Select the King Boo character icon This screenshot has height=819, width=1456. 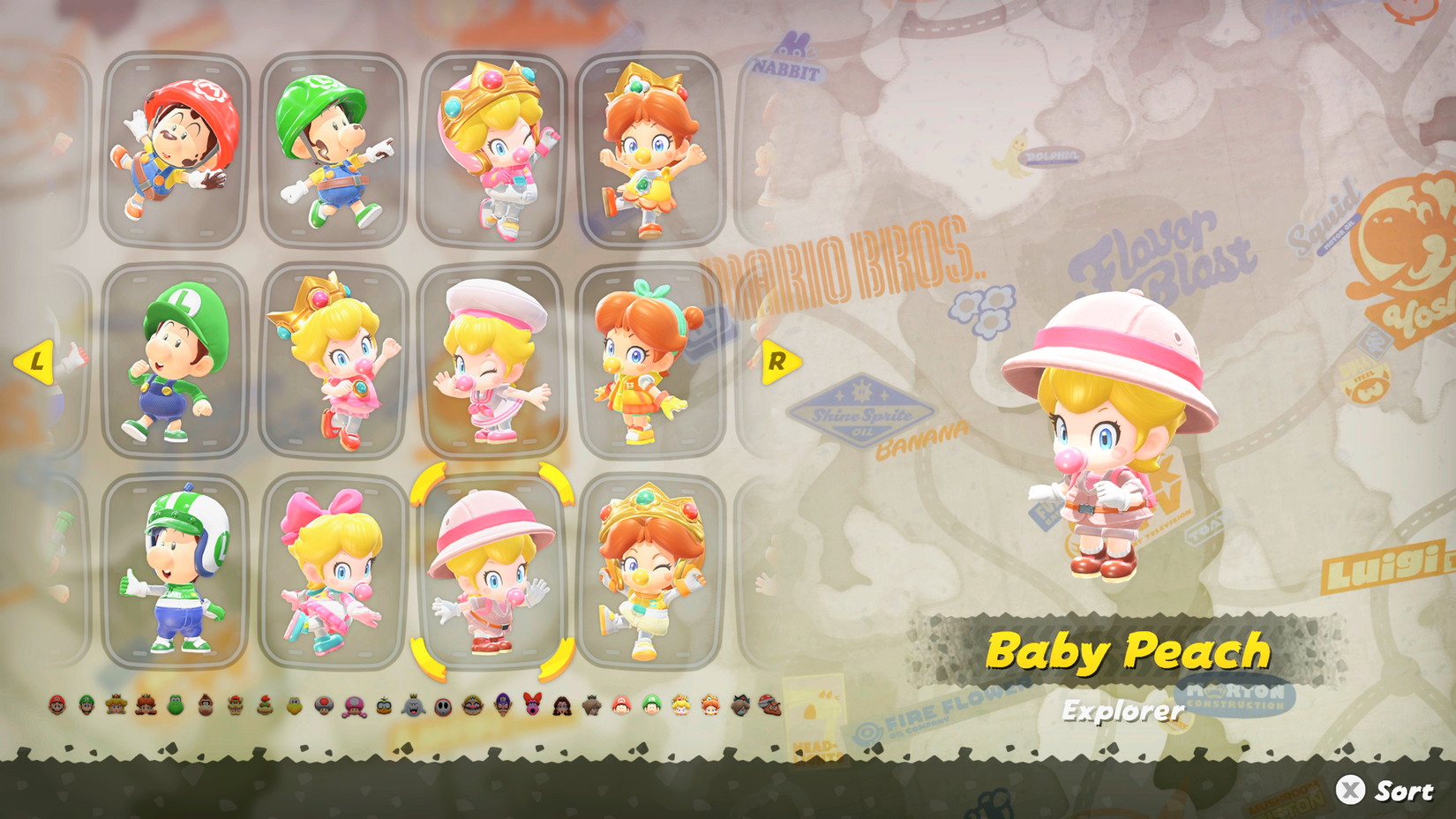[412, 707]
